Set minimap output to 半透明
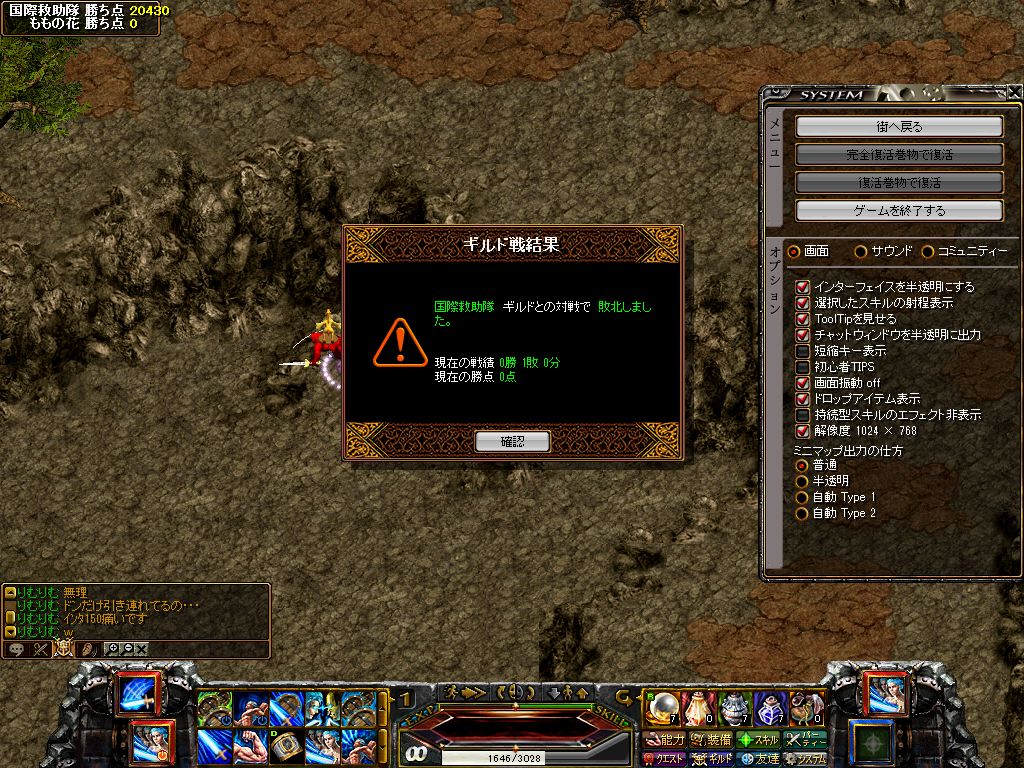 [x=801, y=481]
